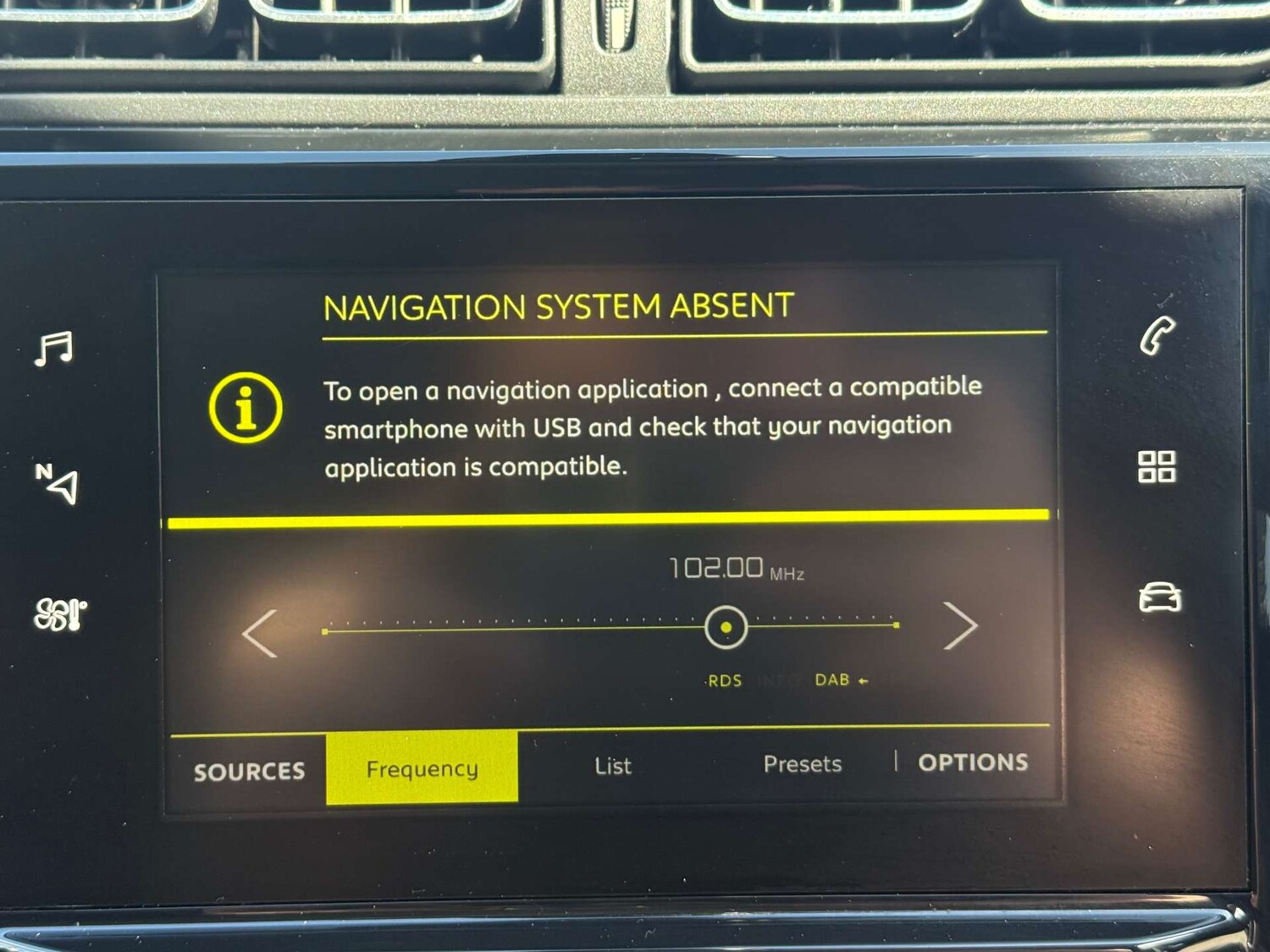The height and width of the screenshot is (952, 1270).
Task: Open media via the music note icon
Action: tap(55, 348)
